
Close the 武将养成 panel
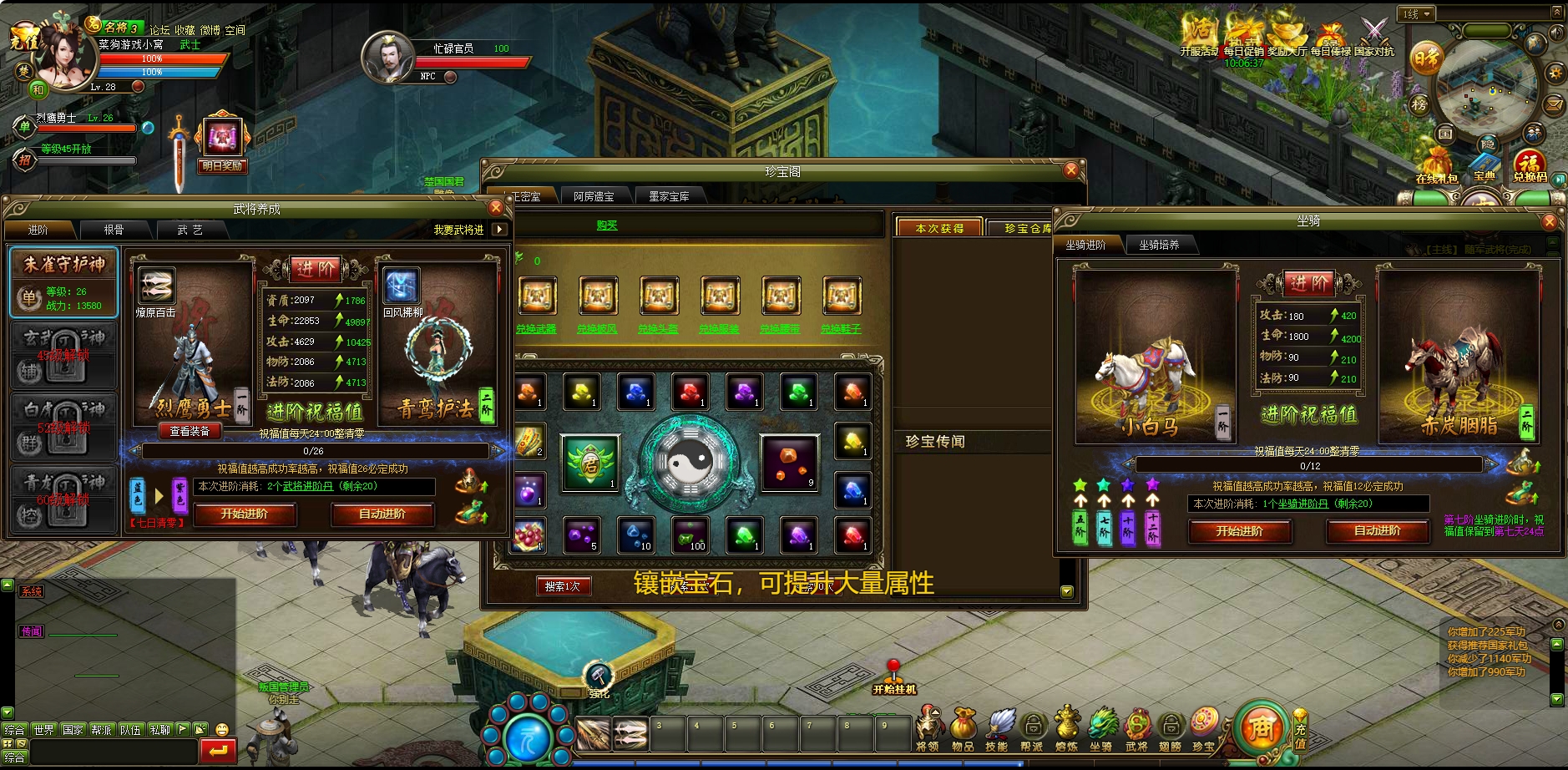pyautogui.click(x=496, y=208)
